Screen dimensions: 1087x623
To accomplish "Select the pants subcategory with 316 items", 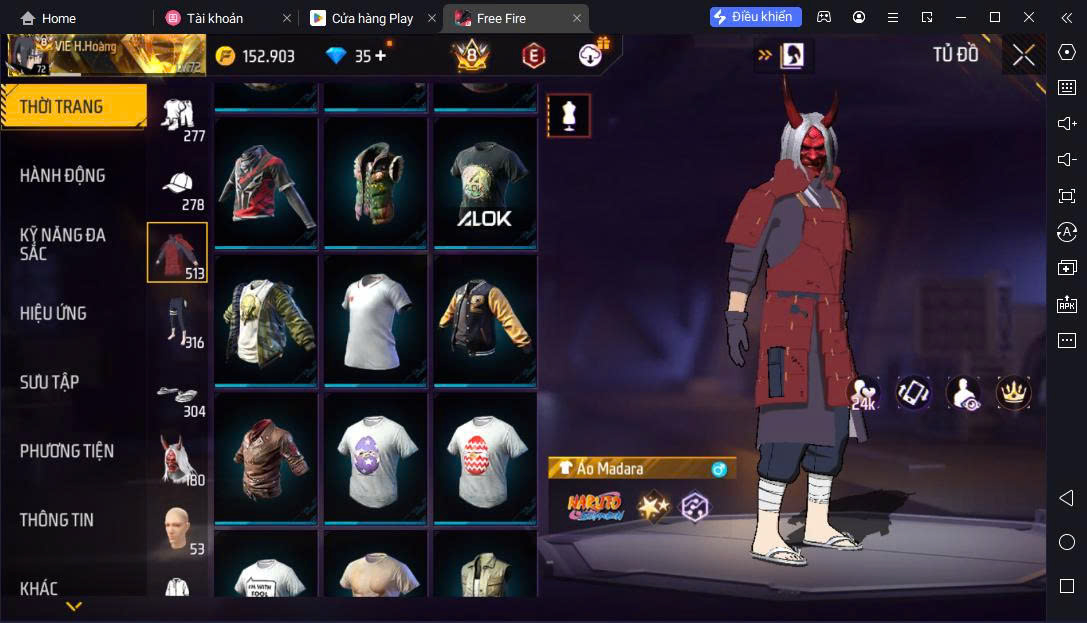I will 178,322.
